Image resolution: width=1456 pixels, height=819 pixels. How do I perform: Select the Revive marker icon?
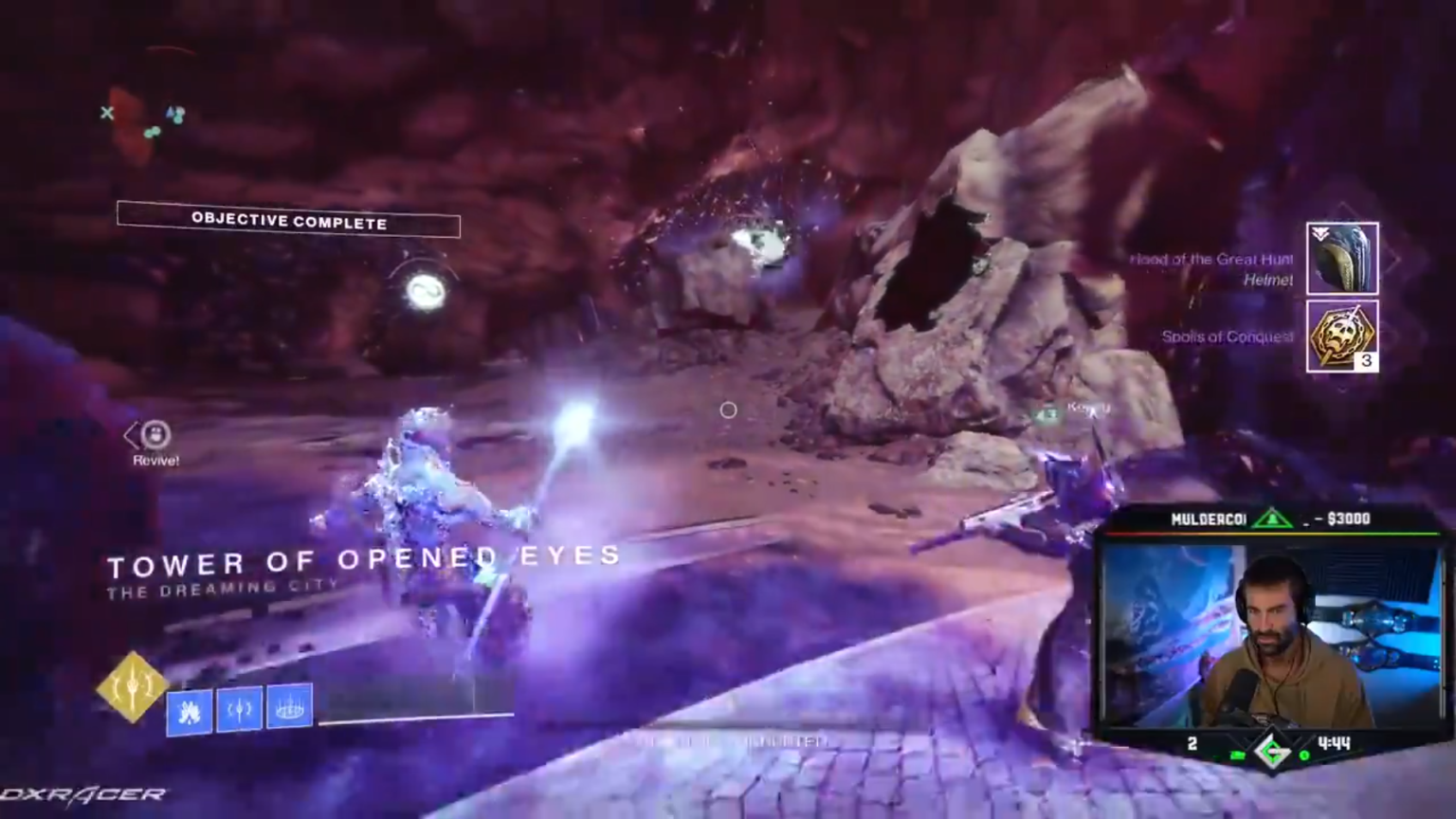pos(155,435)
